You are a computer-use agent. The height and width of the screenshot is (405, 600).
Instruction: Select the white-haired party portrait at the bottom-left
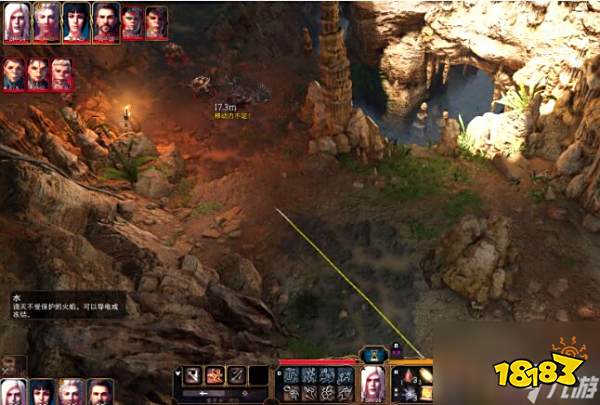[14, 391]
